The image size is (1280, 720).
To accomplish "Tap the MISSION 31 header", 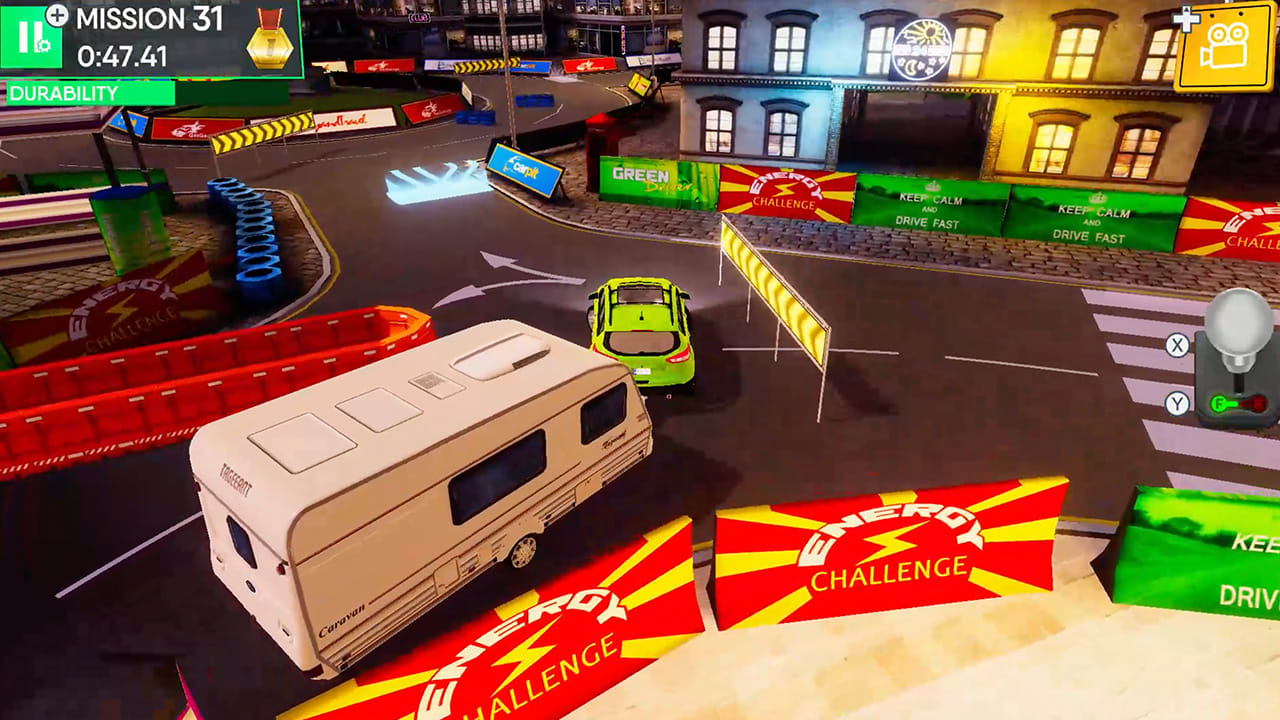I will click(150, 17).
